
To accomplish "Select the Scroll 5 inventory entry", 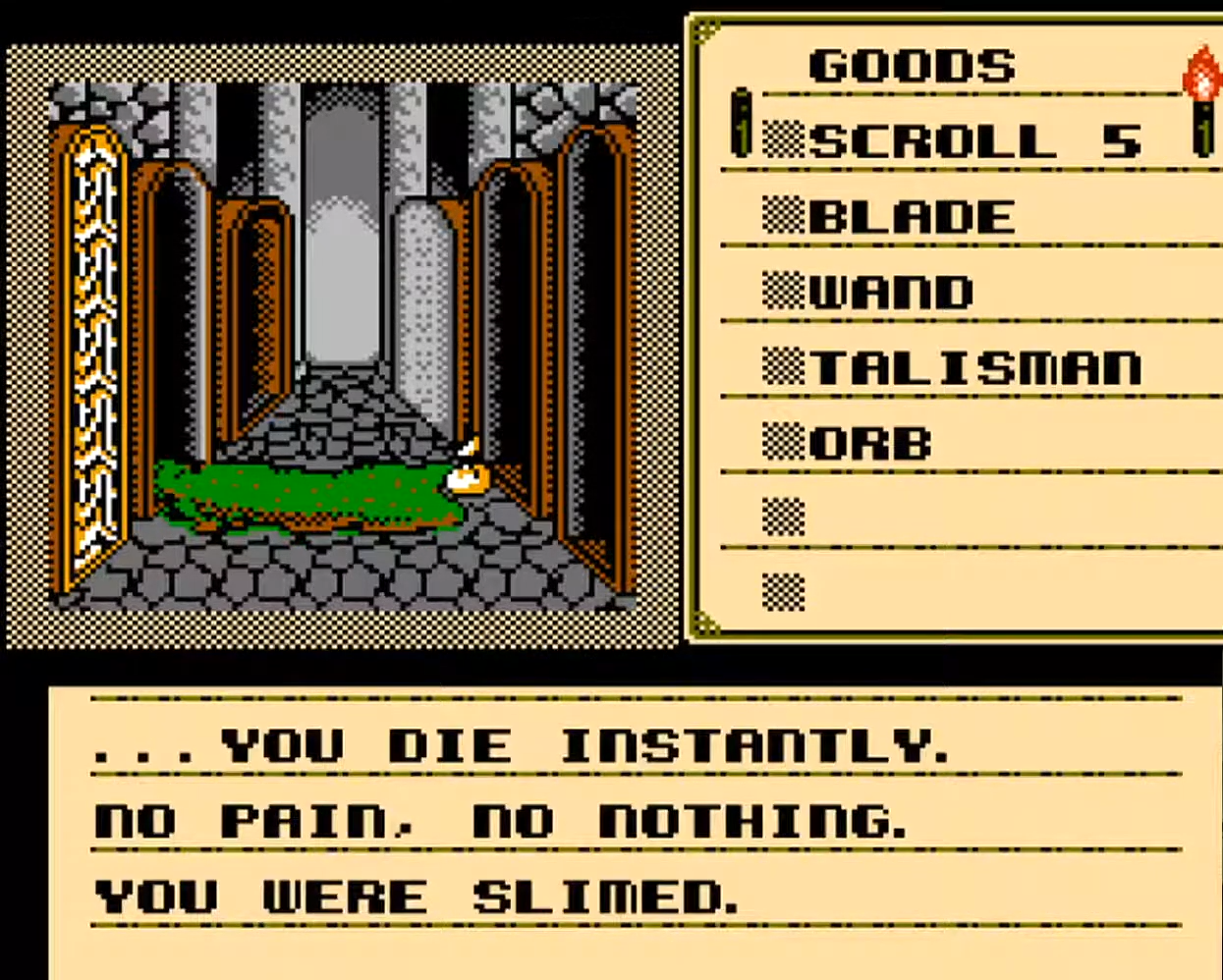I will click(x=973, y=140).
